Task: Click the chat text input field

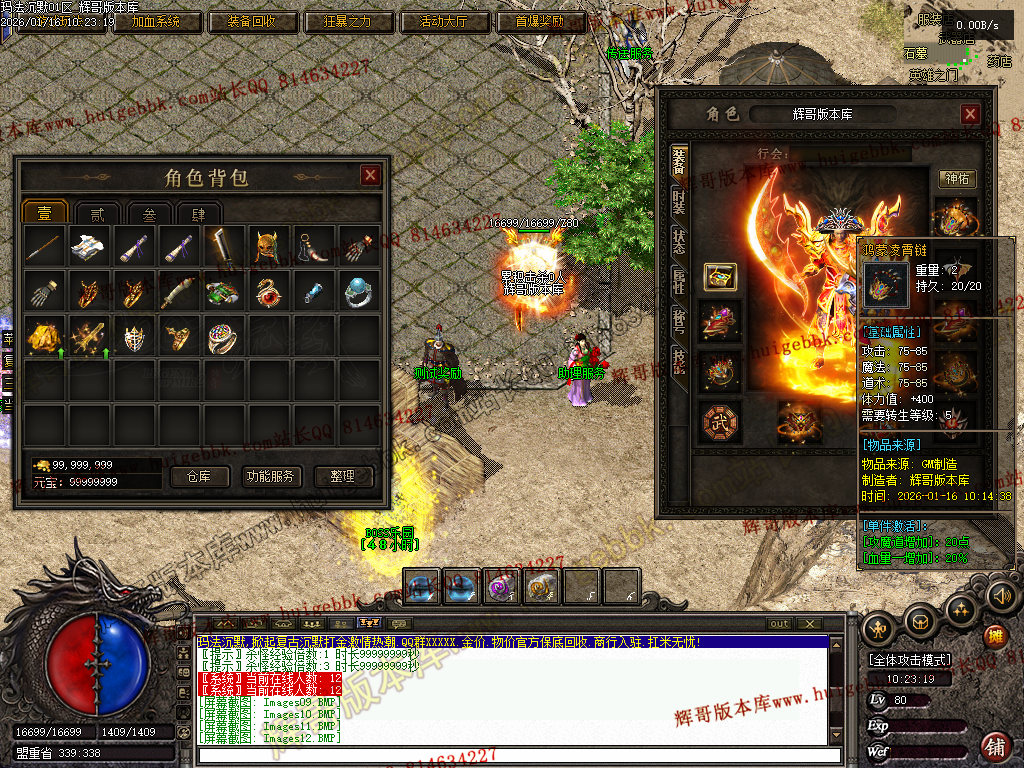Action: pos(510,756)
